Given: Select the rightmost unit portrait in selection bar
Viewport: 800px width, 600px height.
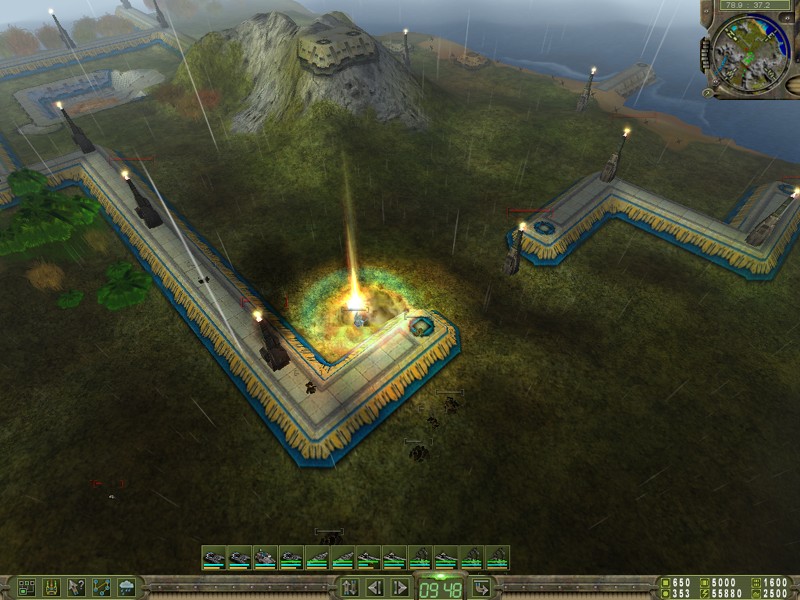Looking at the screenshot, I should 497,558.
